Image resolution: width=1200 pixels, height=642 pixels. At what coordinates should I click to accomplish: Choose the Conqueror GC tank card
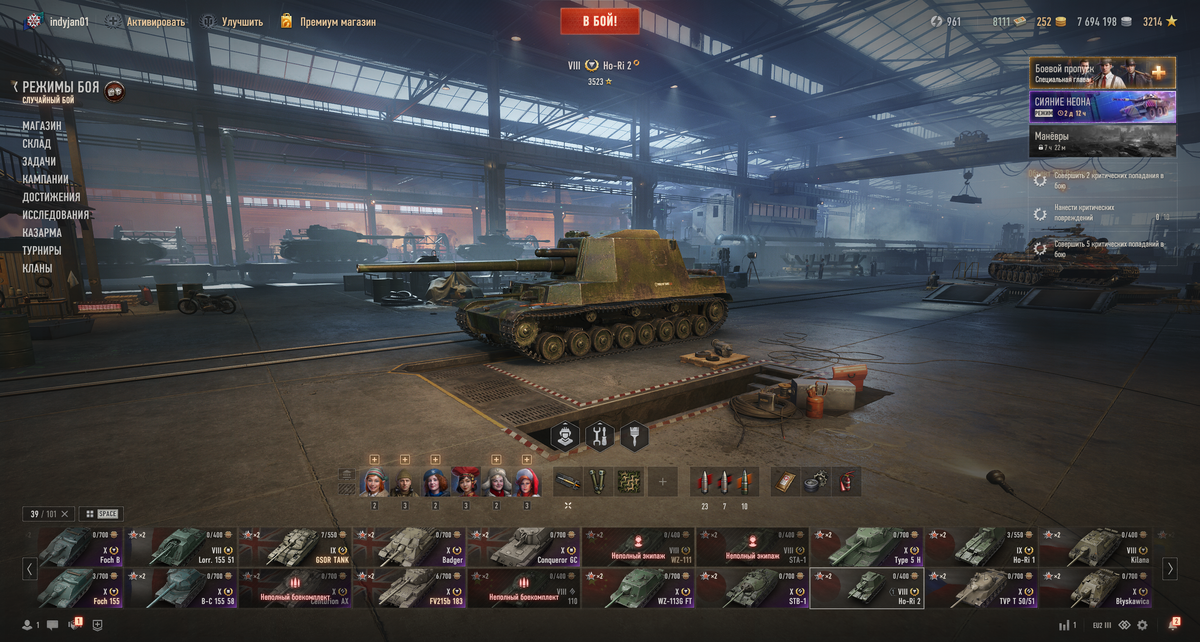pos(524,547)
